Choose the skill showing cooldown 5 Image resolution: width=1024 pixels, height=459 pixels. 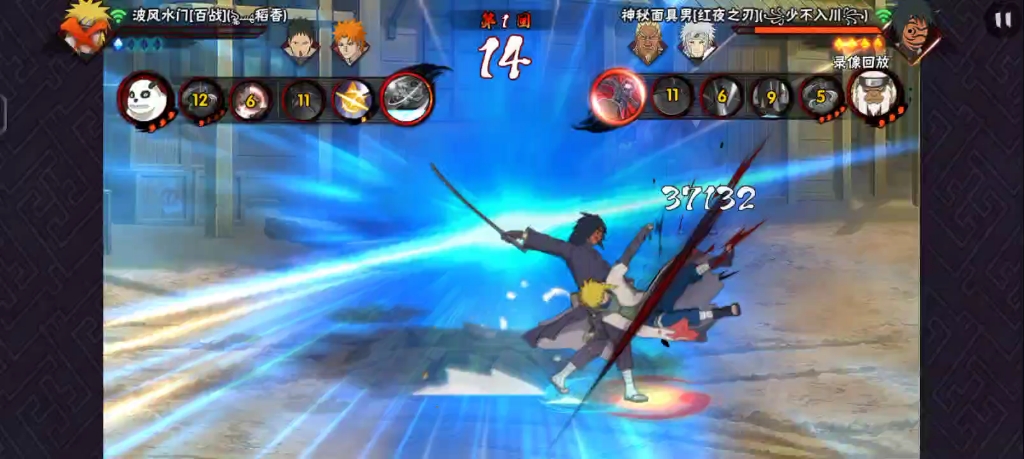pos(821,98)
